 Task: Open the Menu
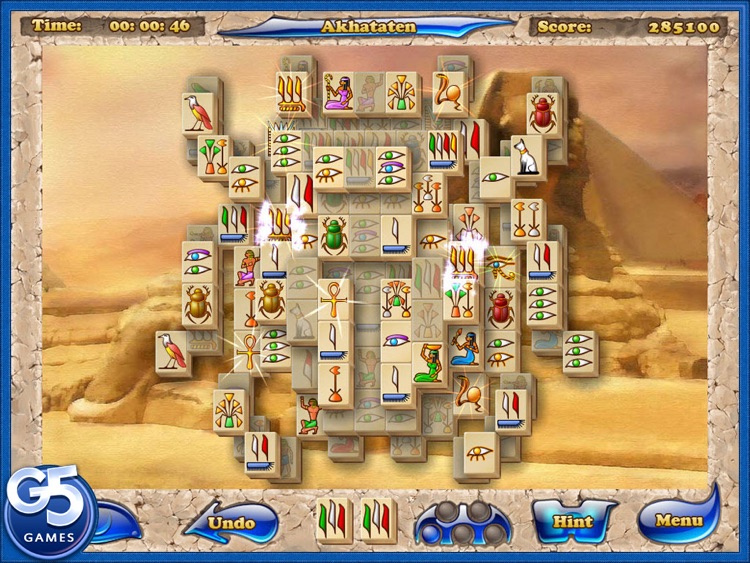pos(678,520)
